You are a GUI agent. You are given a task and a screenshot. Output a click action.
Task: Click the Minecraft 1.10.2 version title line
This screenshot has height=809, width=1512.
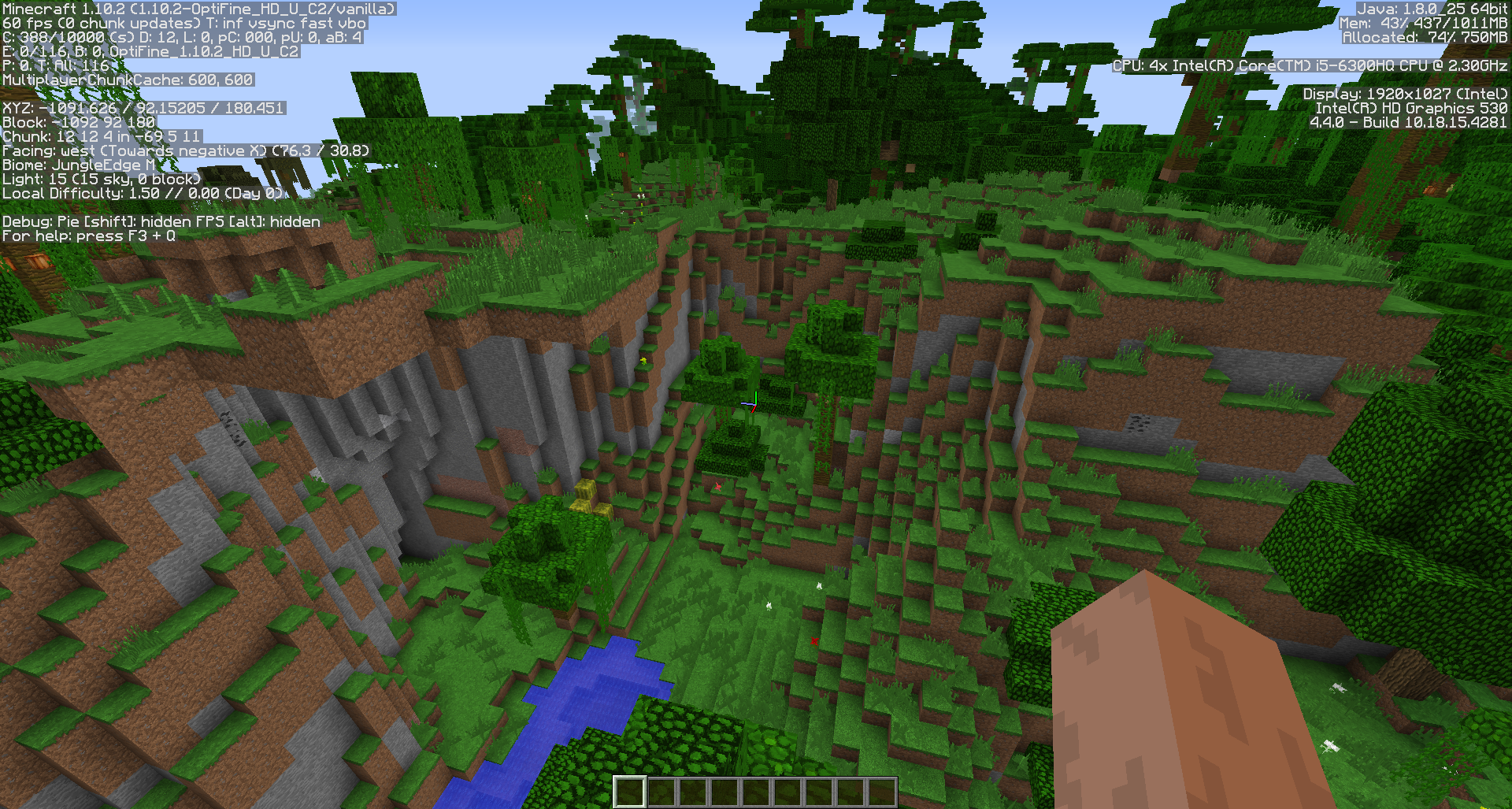(x=197, y=9)
